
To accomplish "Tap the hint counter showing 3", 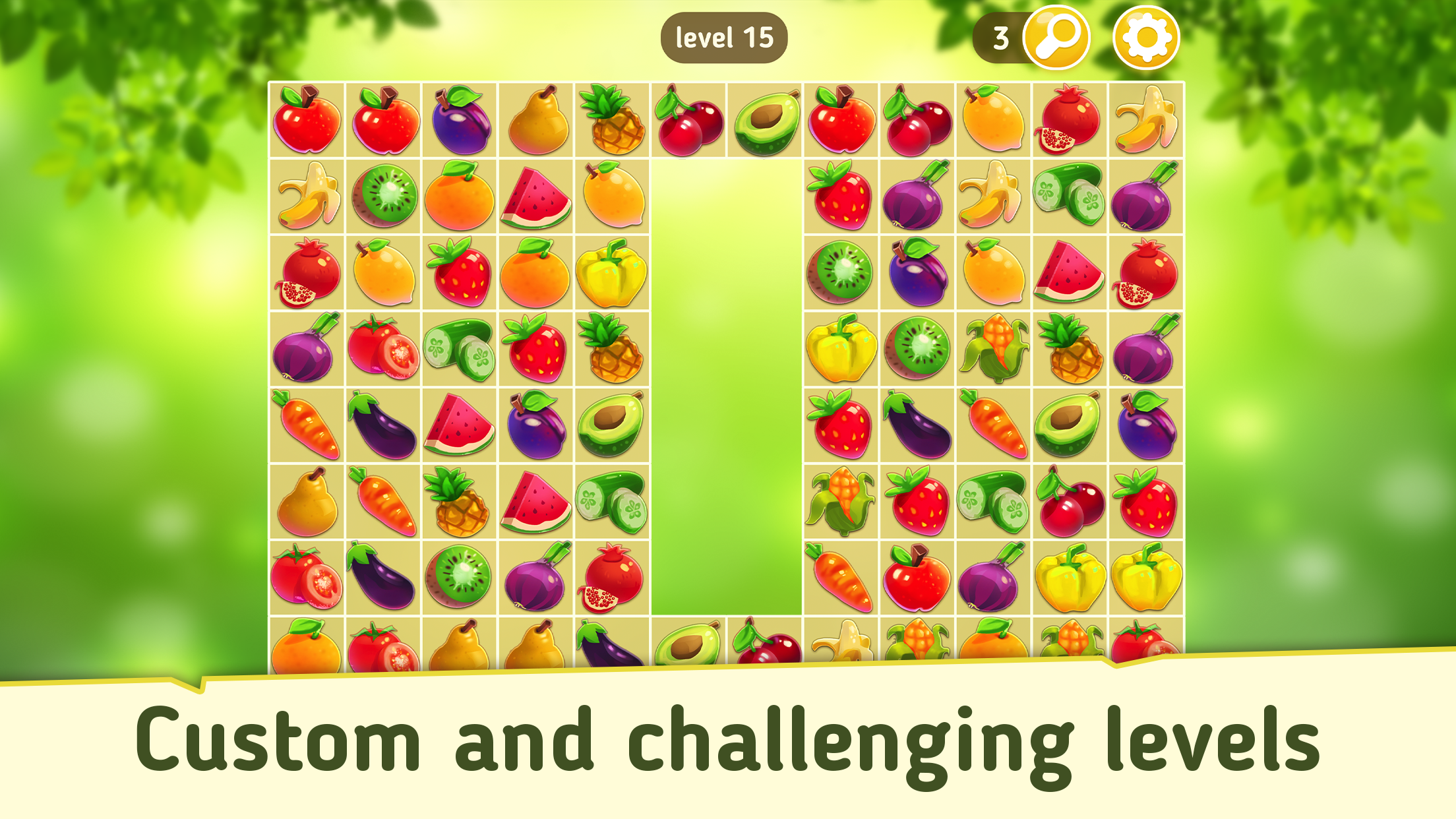I will 1002,38.
